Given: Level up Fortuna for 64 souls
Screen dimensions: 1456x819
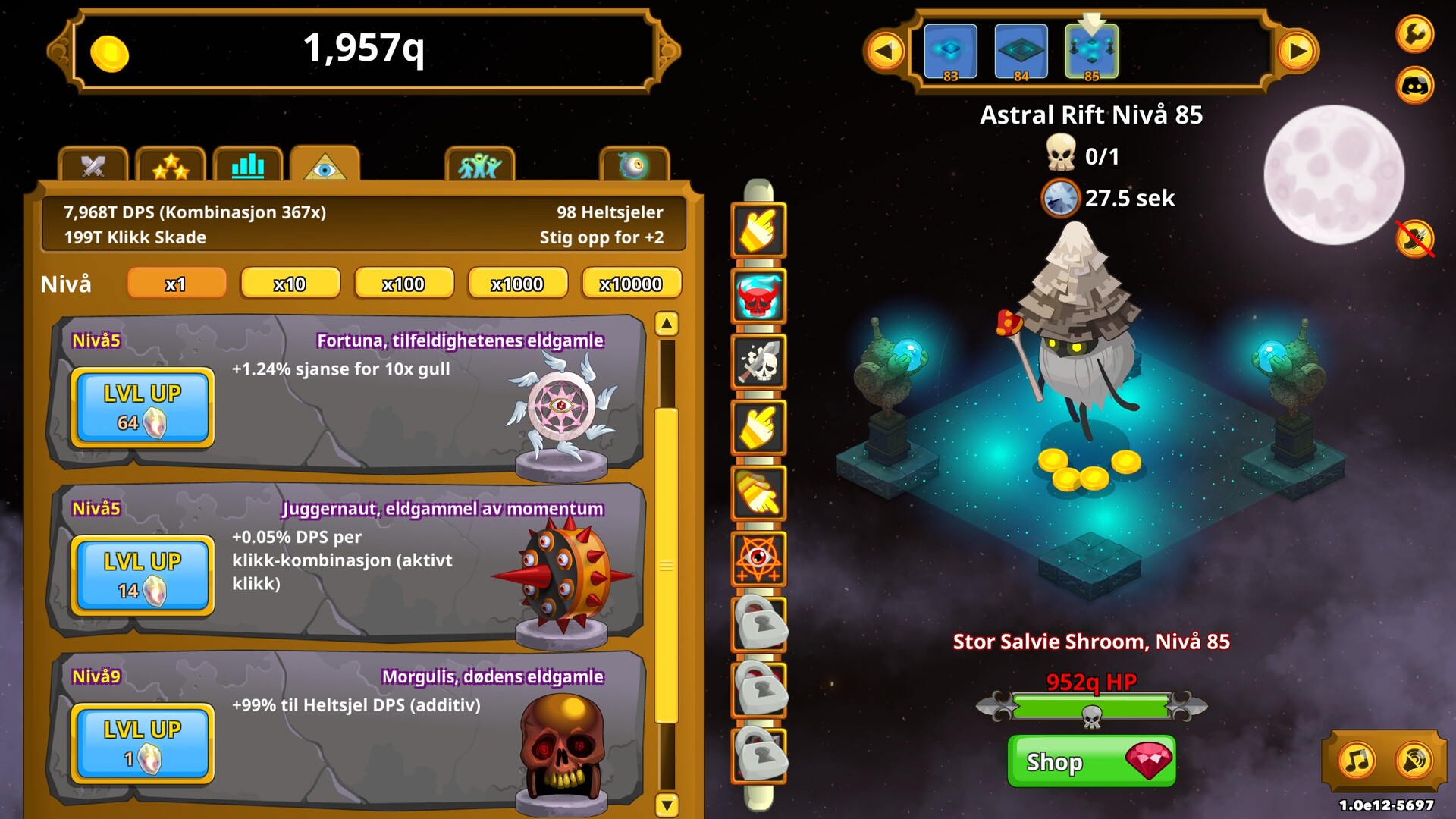Looking at the screenshot, I should tap(143, 407).
